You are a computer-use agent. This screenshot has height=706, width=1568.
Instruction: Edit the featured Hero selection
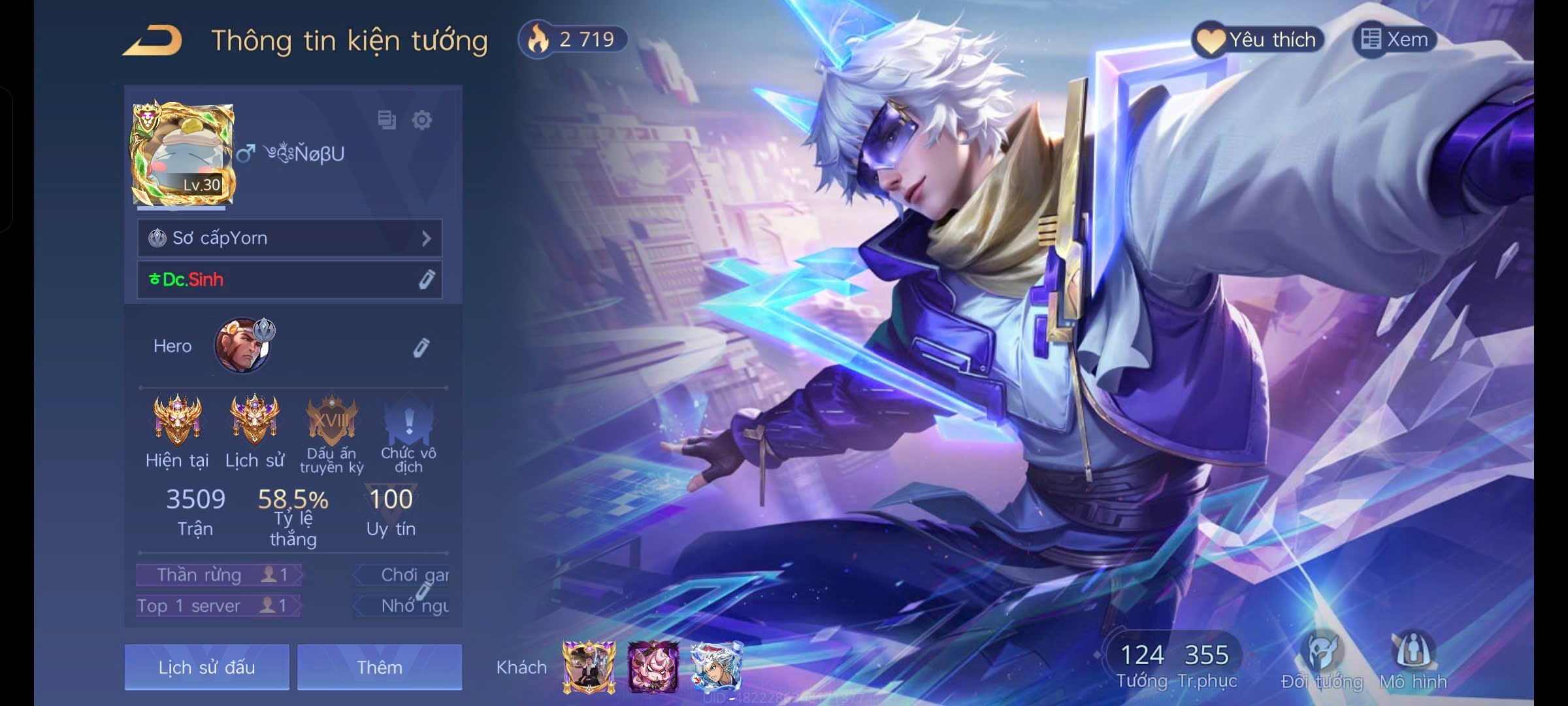(421, 347)
